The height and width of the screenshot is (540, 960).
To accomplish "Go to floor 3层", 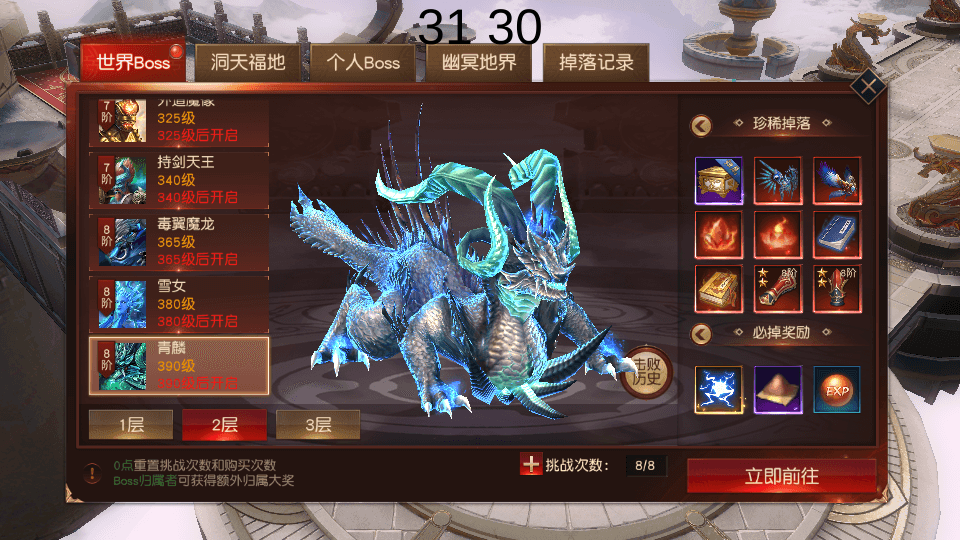I will 318,425.
